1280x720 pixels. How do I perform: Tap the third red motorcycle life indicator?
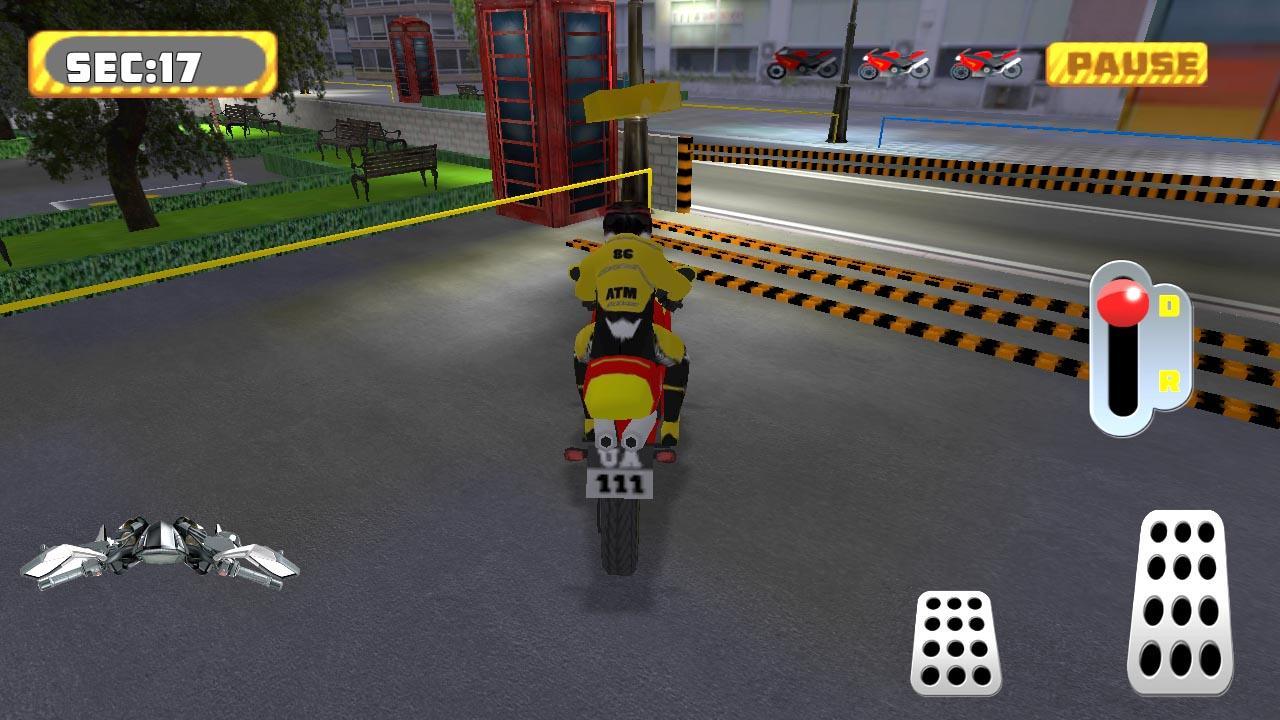985,62
